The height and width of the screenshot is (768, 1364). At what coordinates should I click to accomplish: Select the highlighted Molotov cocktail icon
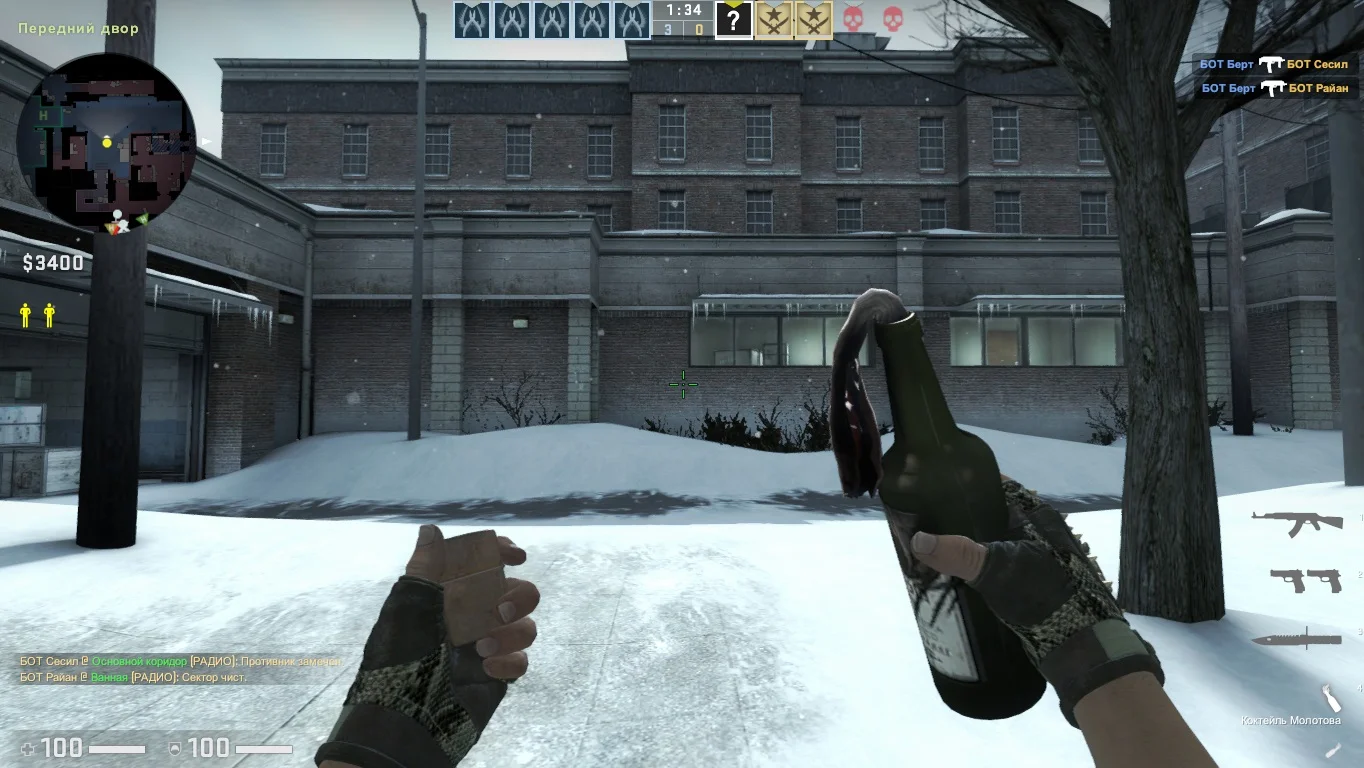click(x=1329, y=698)
